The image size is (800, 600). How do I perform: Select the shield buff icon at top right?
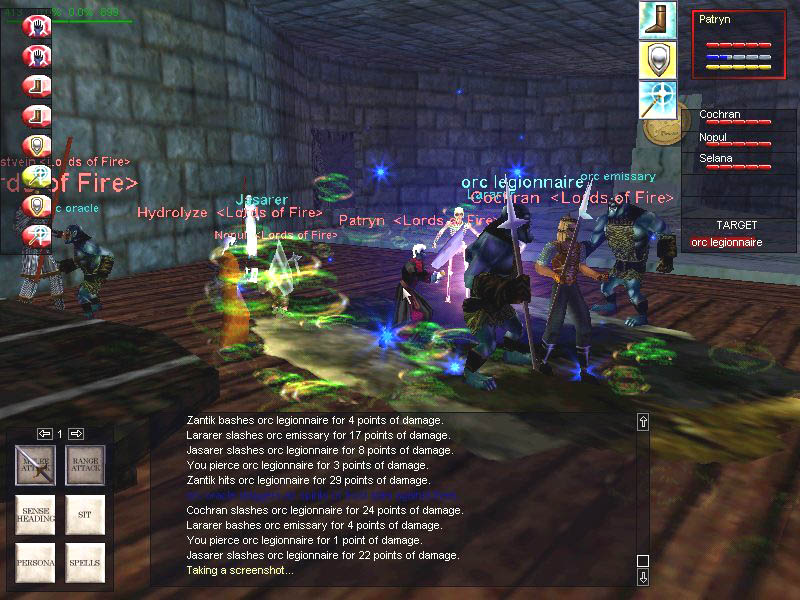pyautogui.click(x=658, y=60)
